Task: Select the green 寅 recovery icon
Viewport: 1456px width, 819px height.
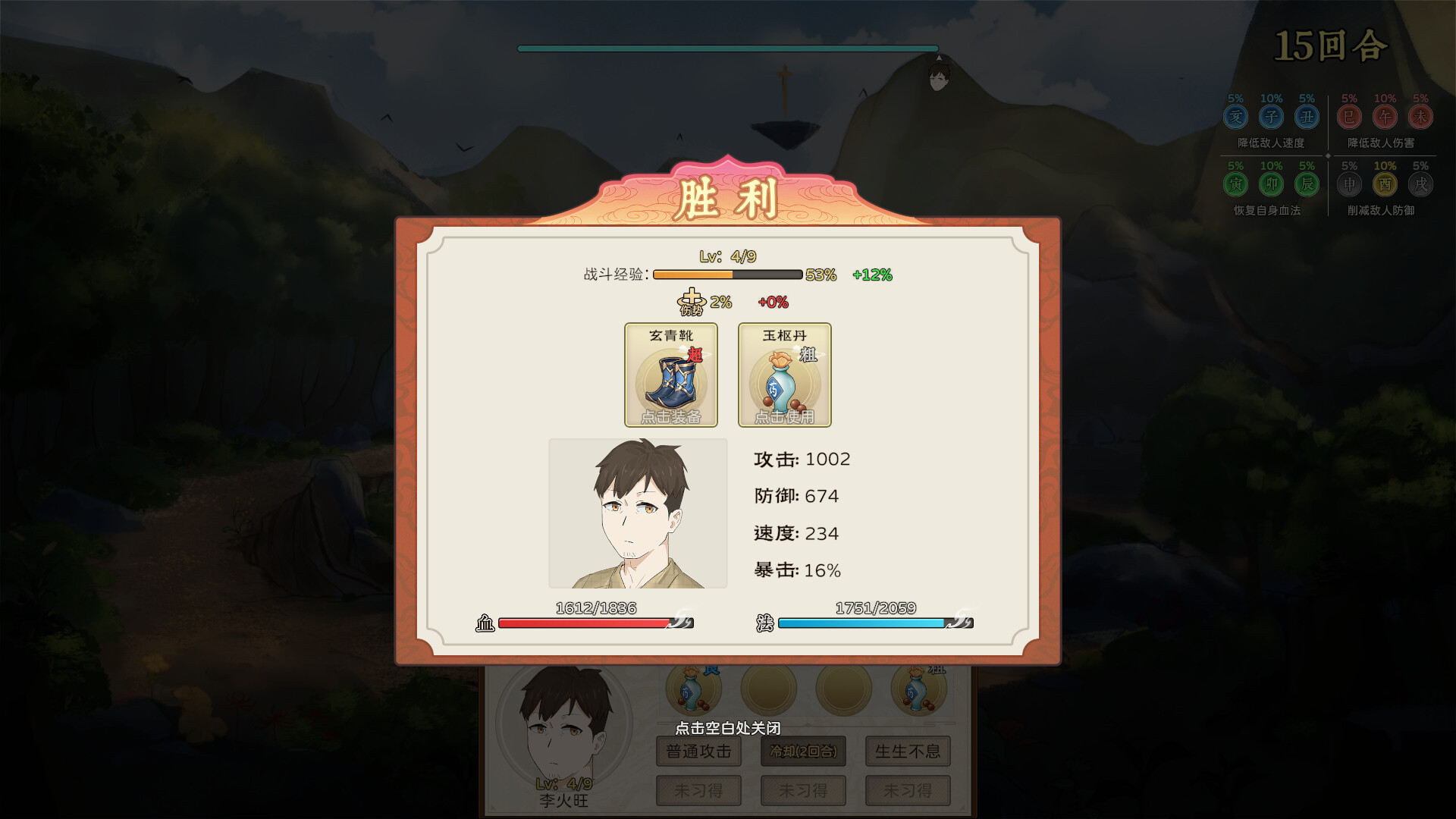Action: click(1235, 184)
